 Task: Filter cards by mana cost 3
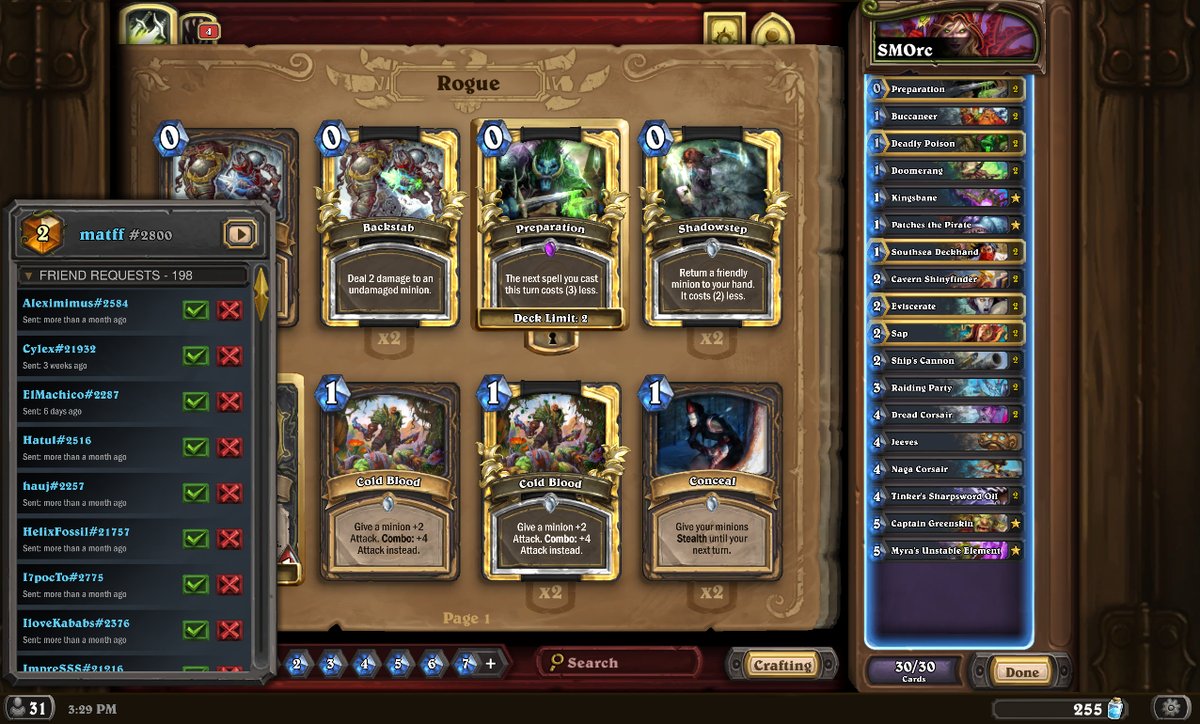point(330,663)
